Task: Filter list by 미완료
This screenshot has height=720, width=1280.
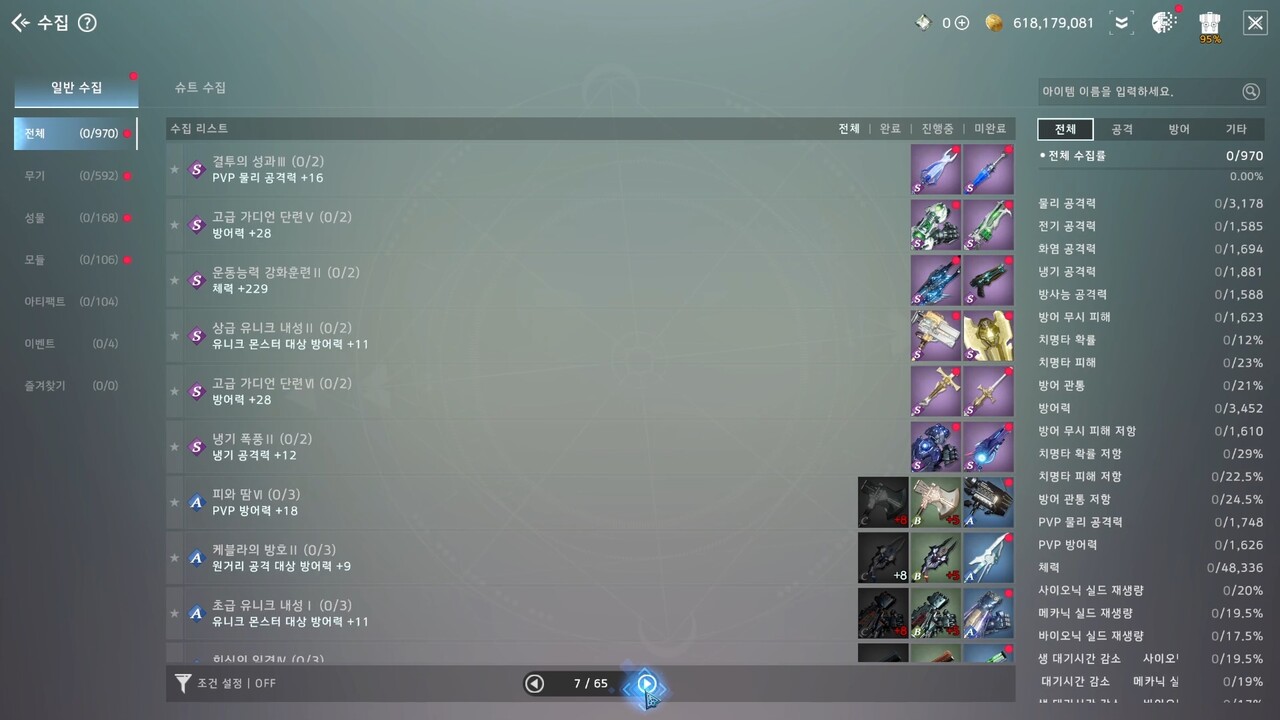Action: coord(990,129)
